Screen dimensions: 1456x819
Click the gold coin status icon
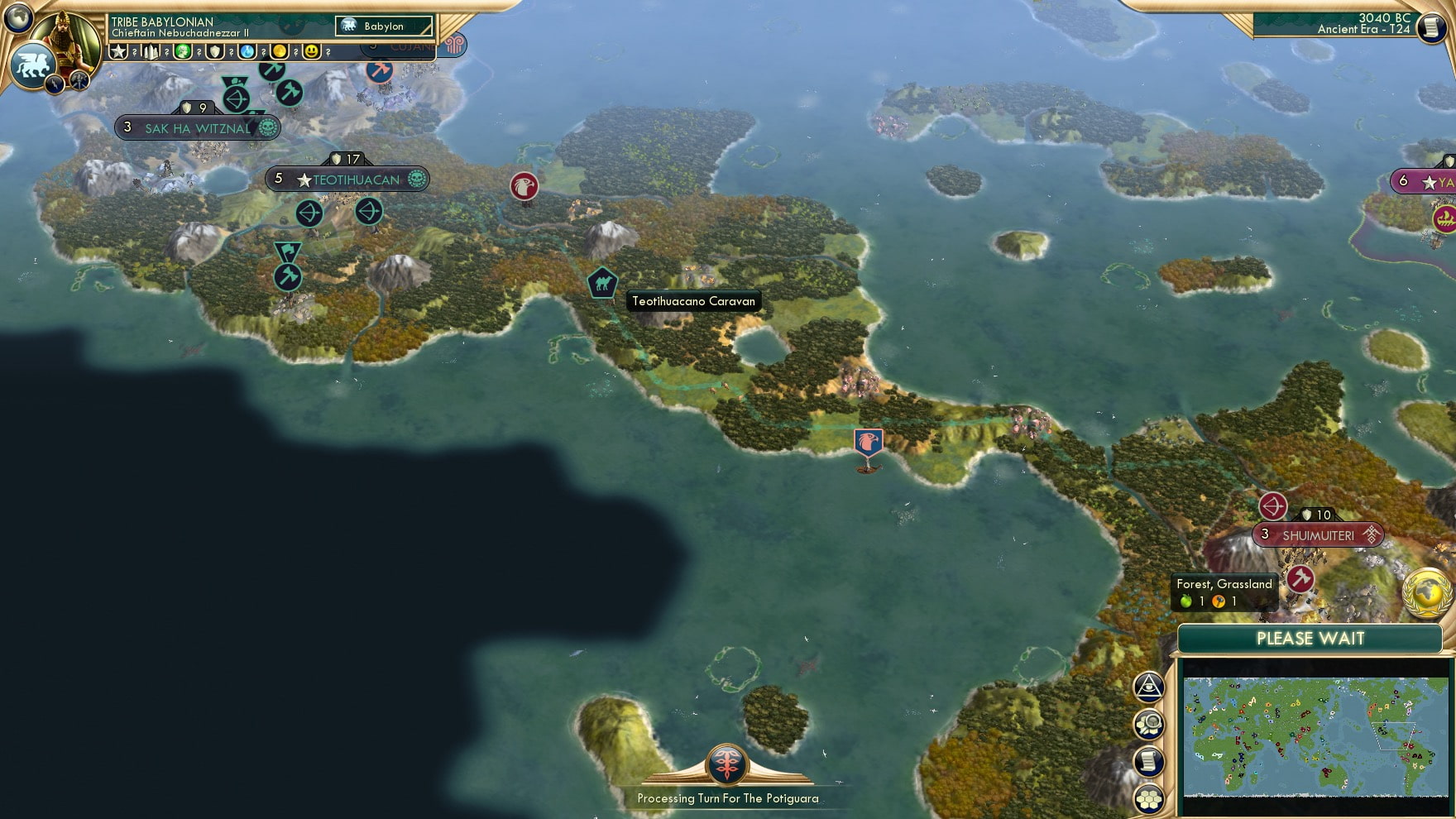280,52
